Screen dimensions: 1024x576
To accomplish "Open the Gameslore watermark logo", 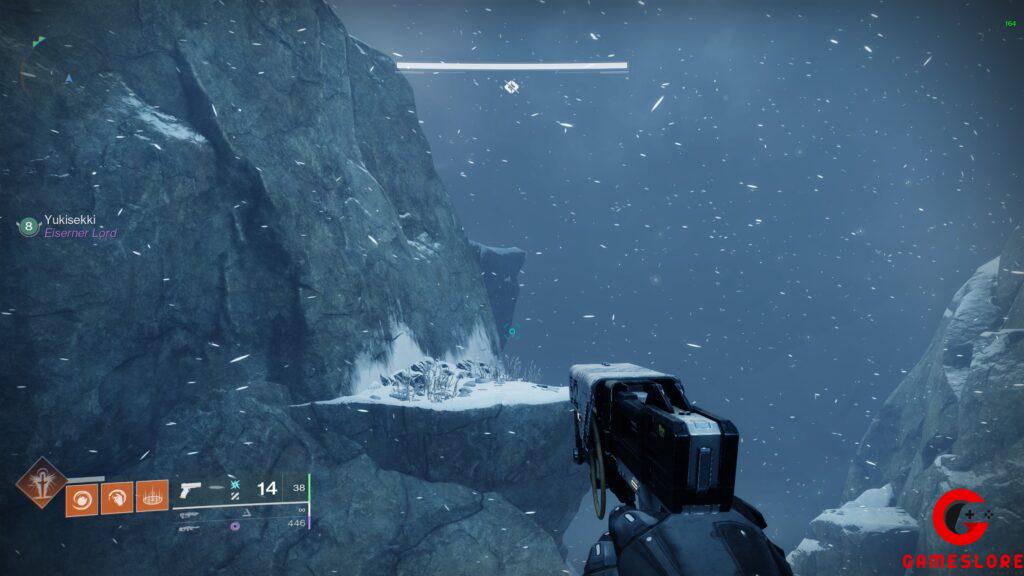I will (x=961, y=531).
